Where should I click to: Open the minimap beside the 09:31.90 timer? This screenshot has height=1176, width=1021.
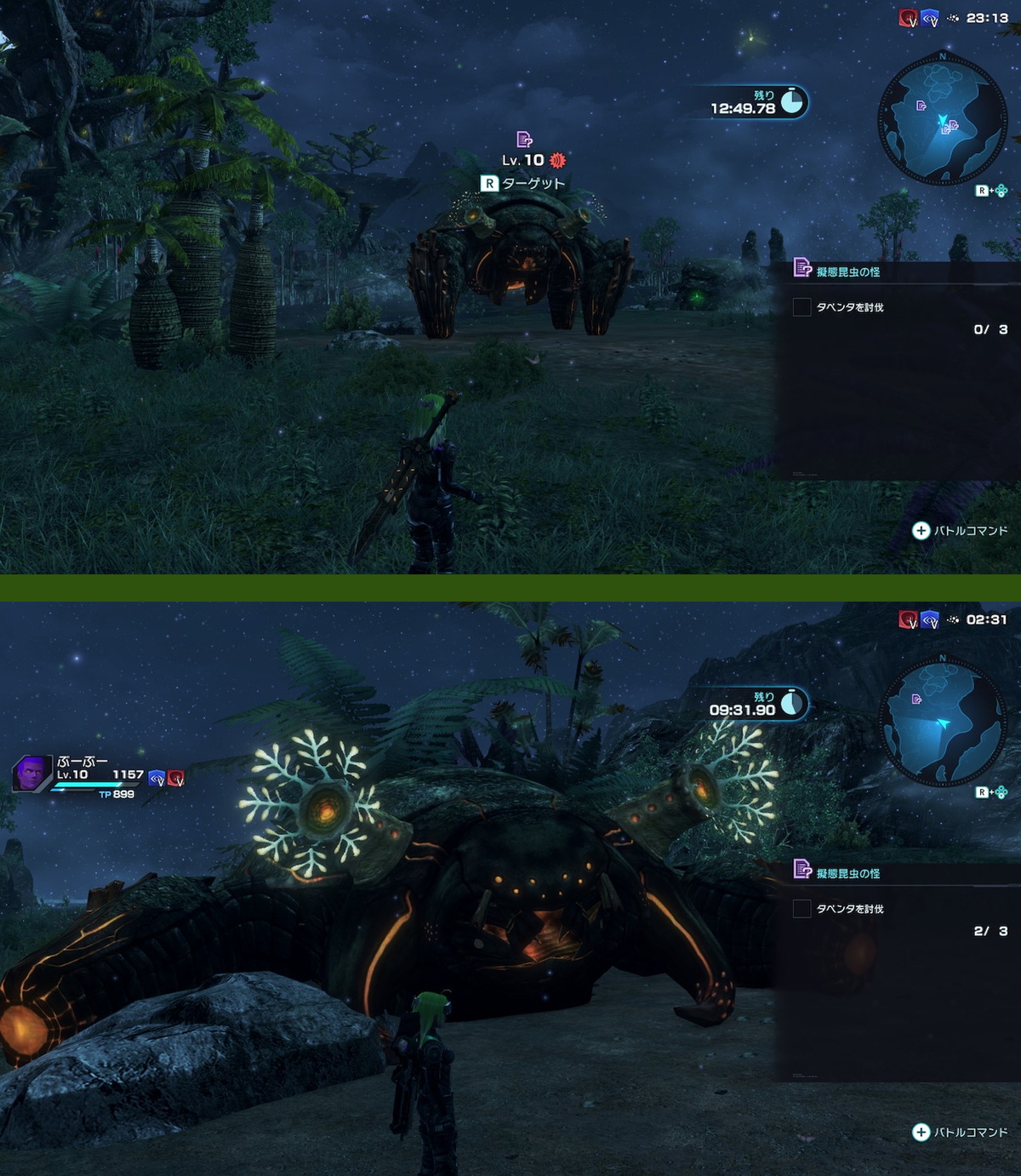[x=942, y=722]
